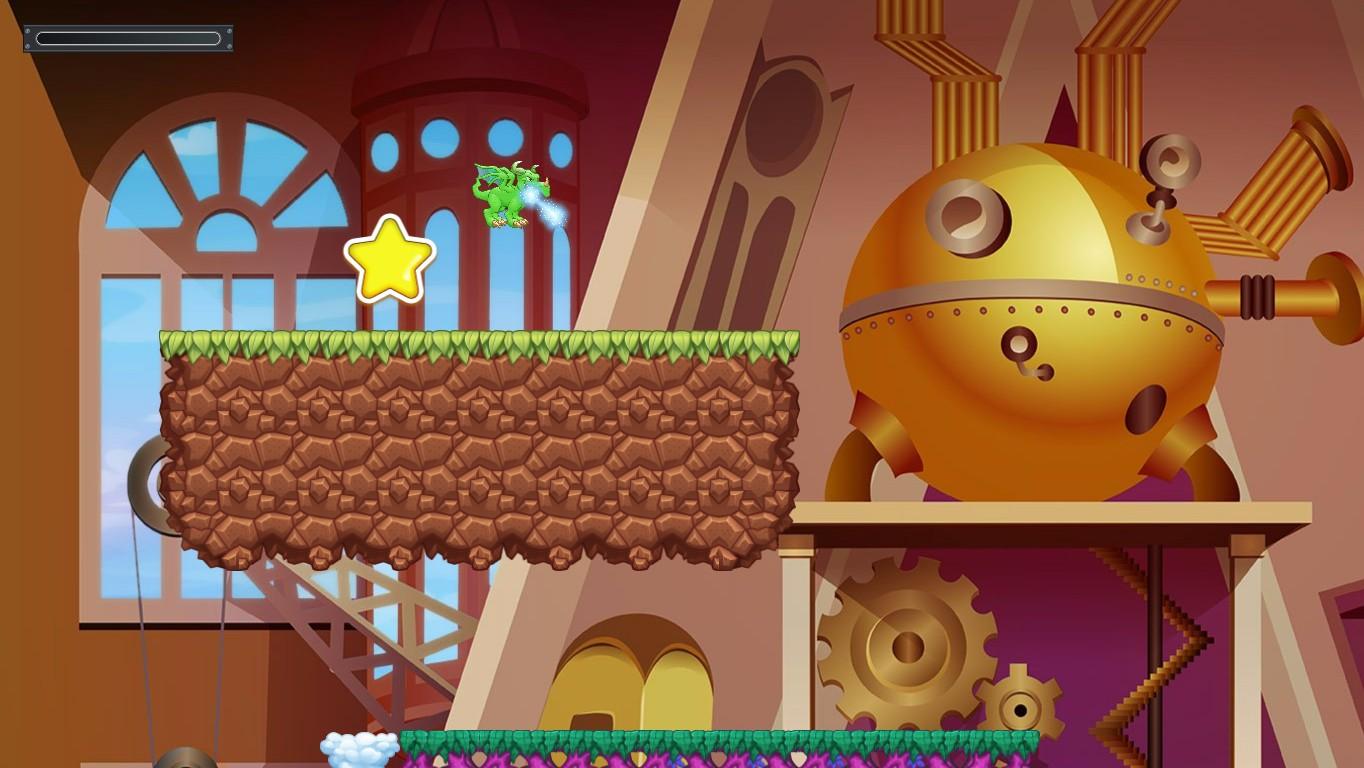Click the dragon's sparkling breath trail
This screenshot has height=768, width=1364.
click(x=550, y=210)
